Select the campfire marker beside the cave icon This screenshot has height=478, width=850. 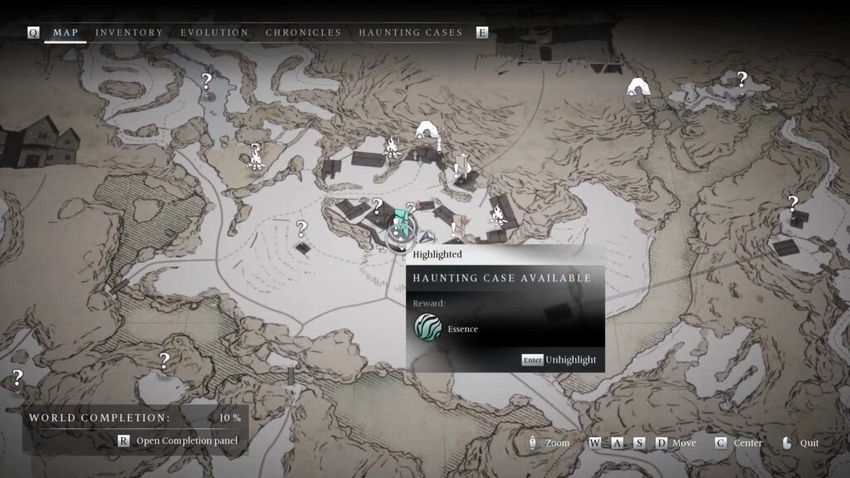393,148
